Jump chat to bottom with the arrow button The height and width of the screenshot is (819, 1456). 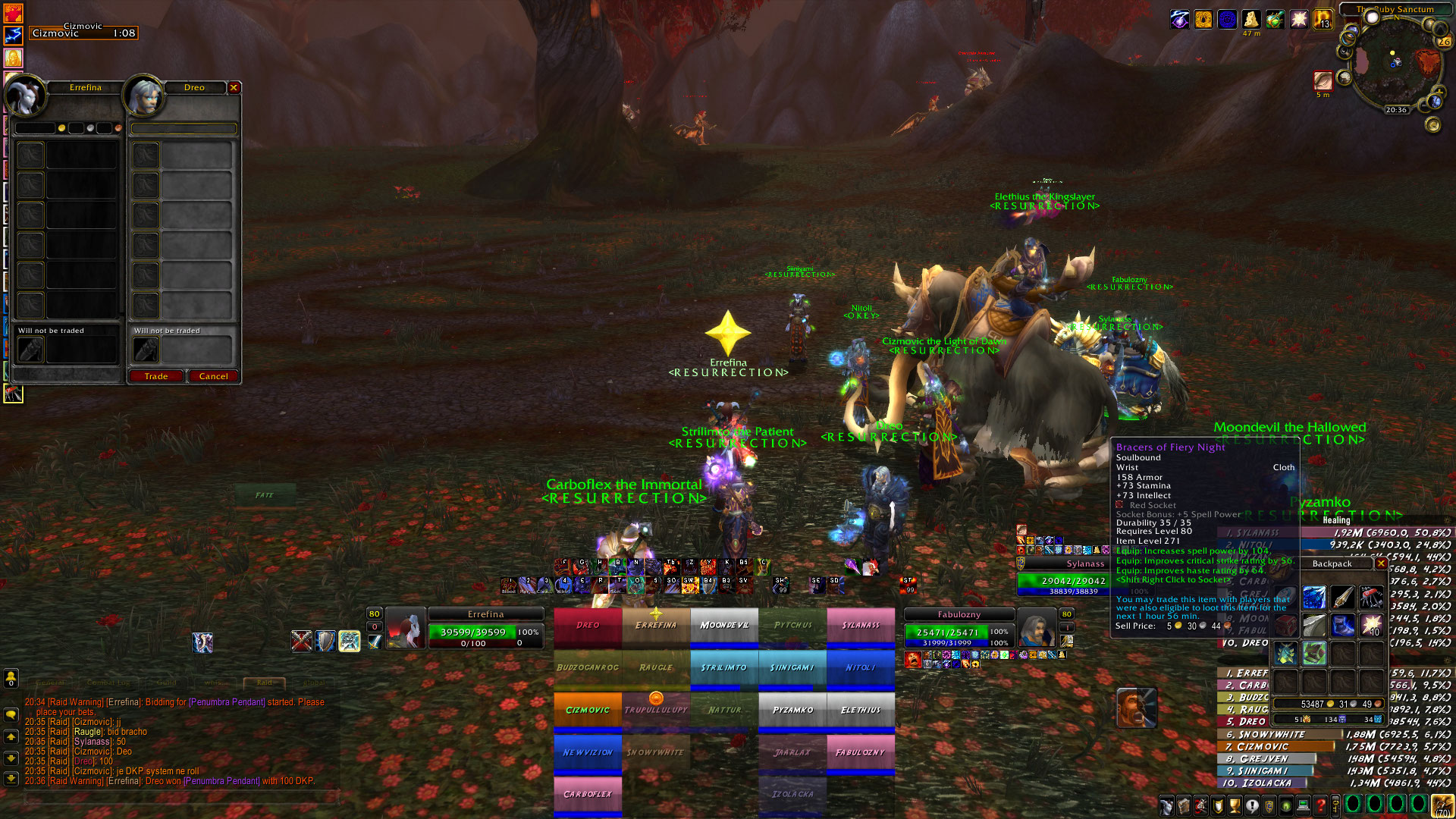tap(11, 778)
